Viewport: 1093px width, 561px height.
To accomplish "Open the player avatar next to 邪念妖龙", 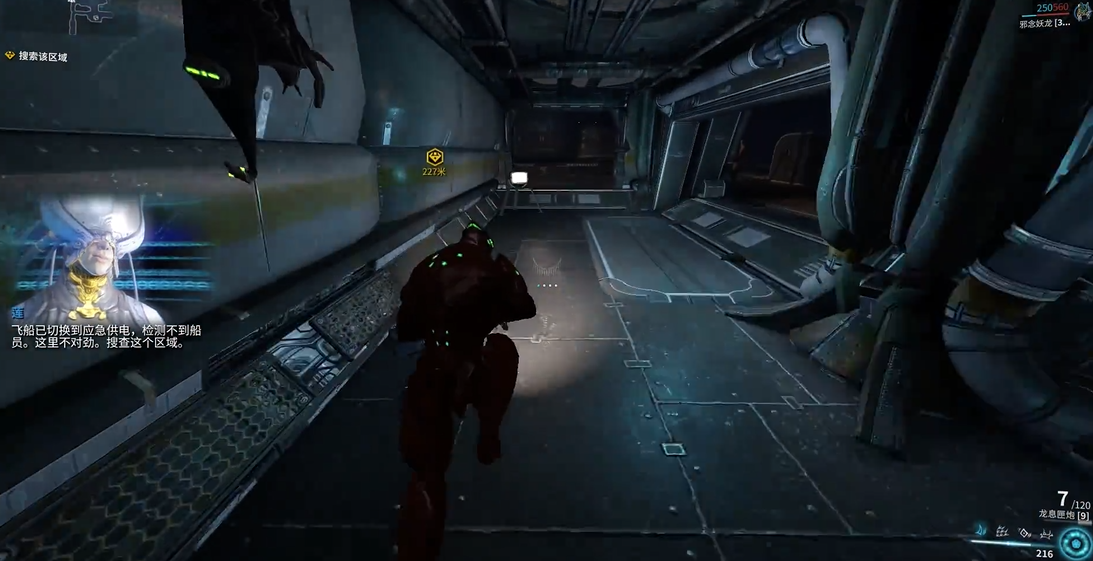I will 1082,10.
